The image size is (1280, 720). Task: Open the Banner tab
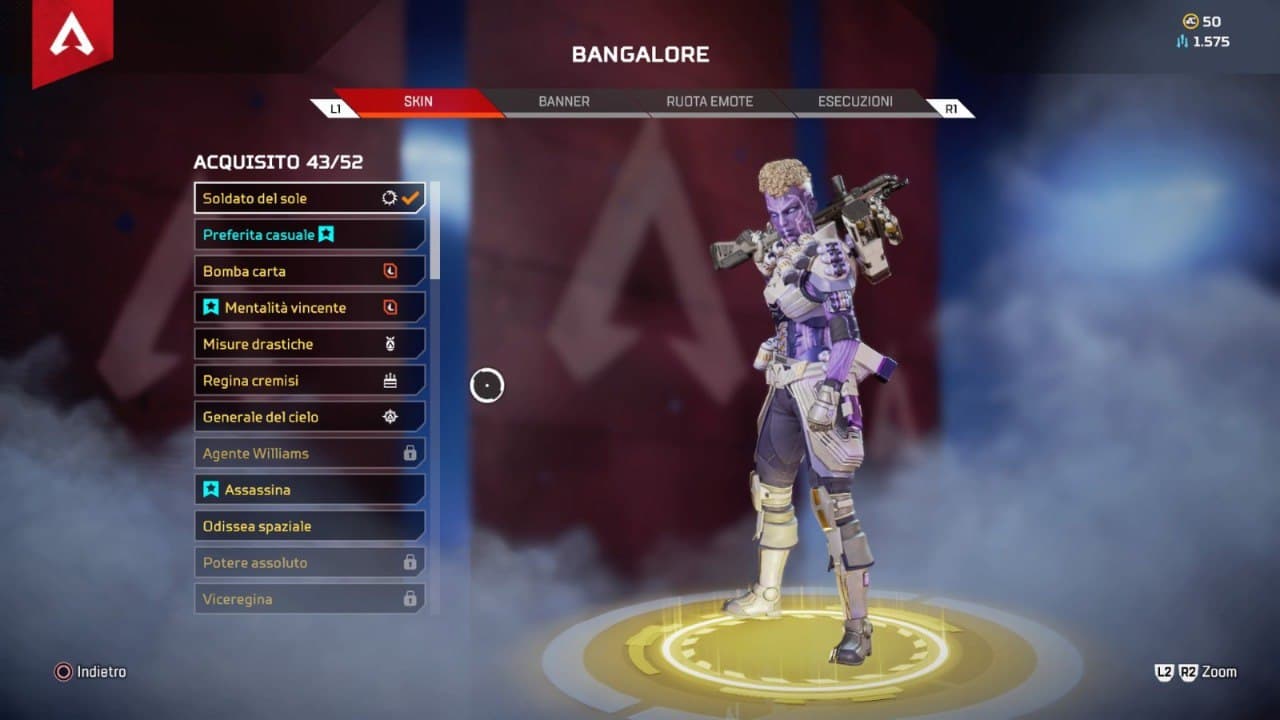tap(564, 102)
